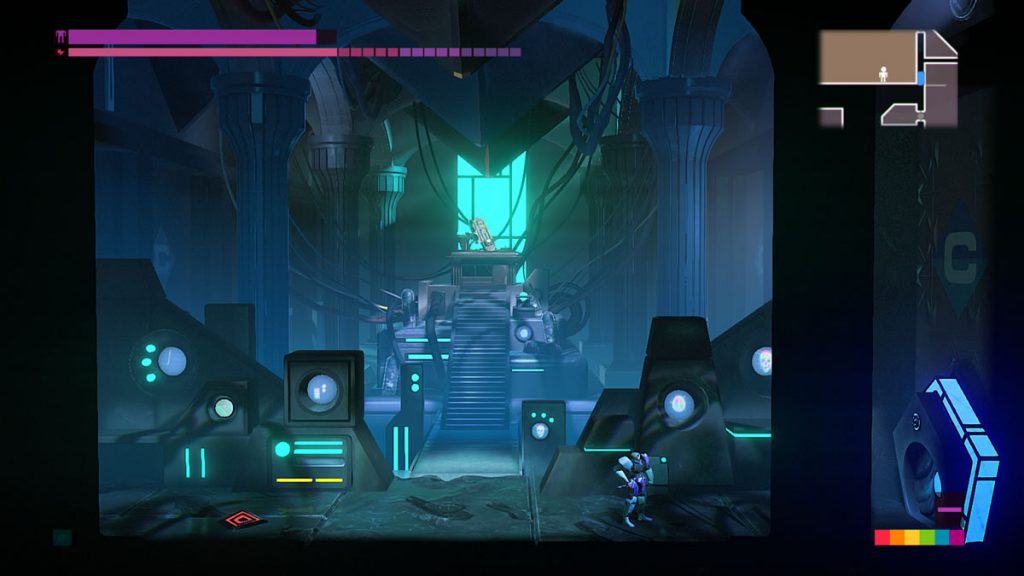Pick the yellow segment of the rainbow bar

point(911,537)
